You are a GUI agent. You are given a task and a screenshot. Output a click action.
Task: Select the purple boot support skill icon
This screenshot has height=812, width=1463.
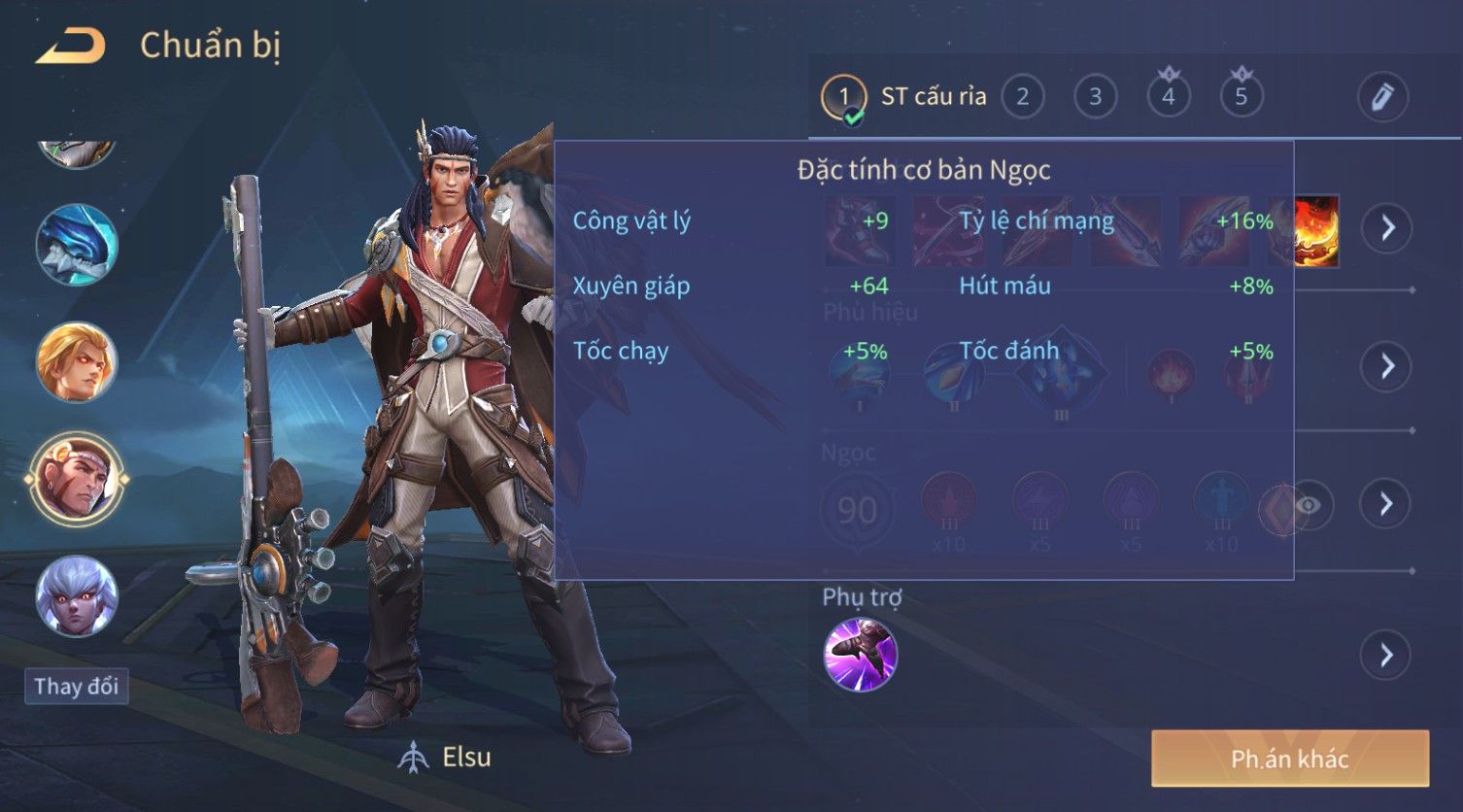860,655
